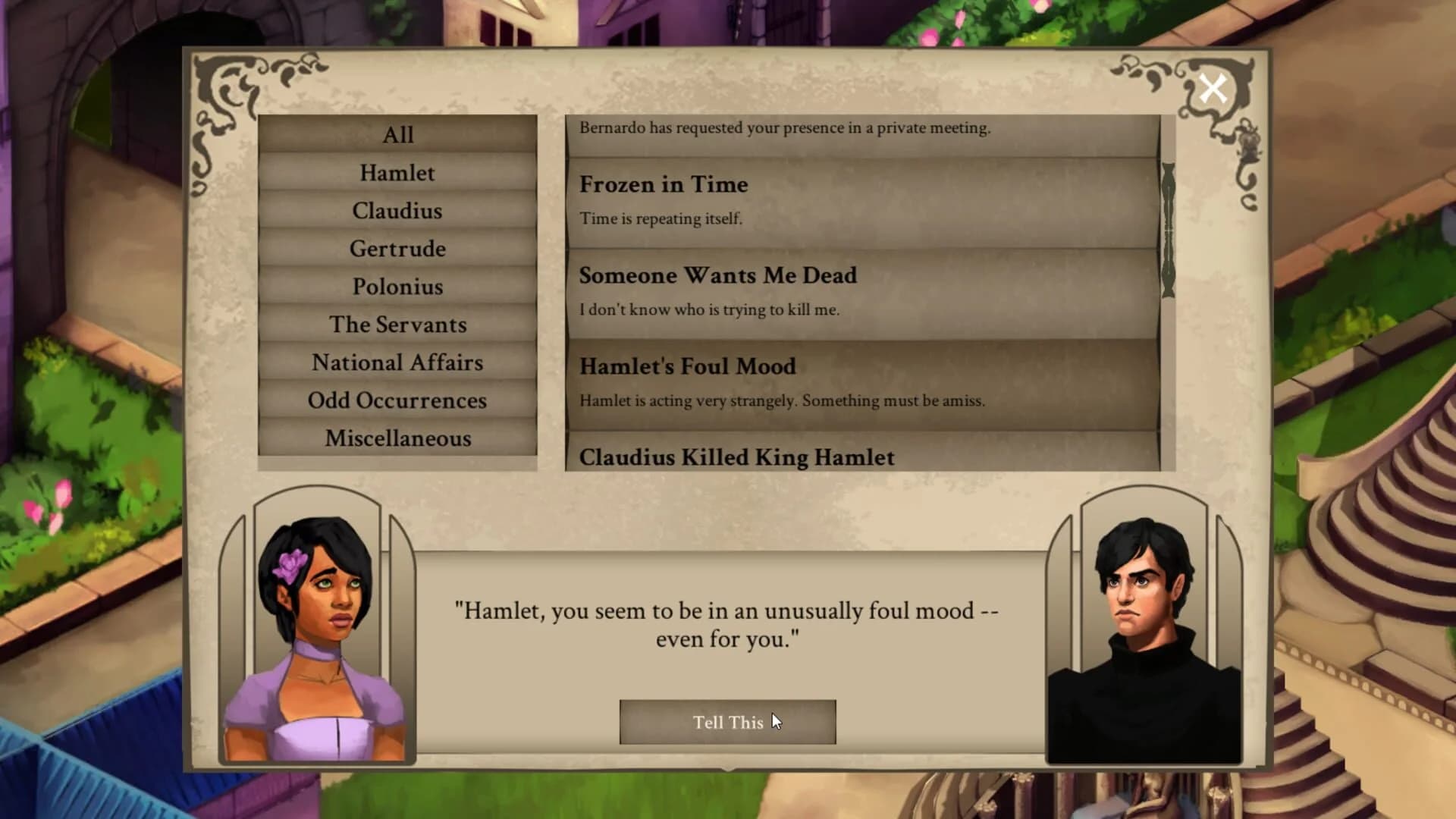The image size is (1456, 819).
Task: Switch to the Claudius topic category
Action: click(x=397, y=211)
